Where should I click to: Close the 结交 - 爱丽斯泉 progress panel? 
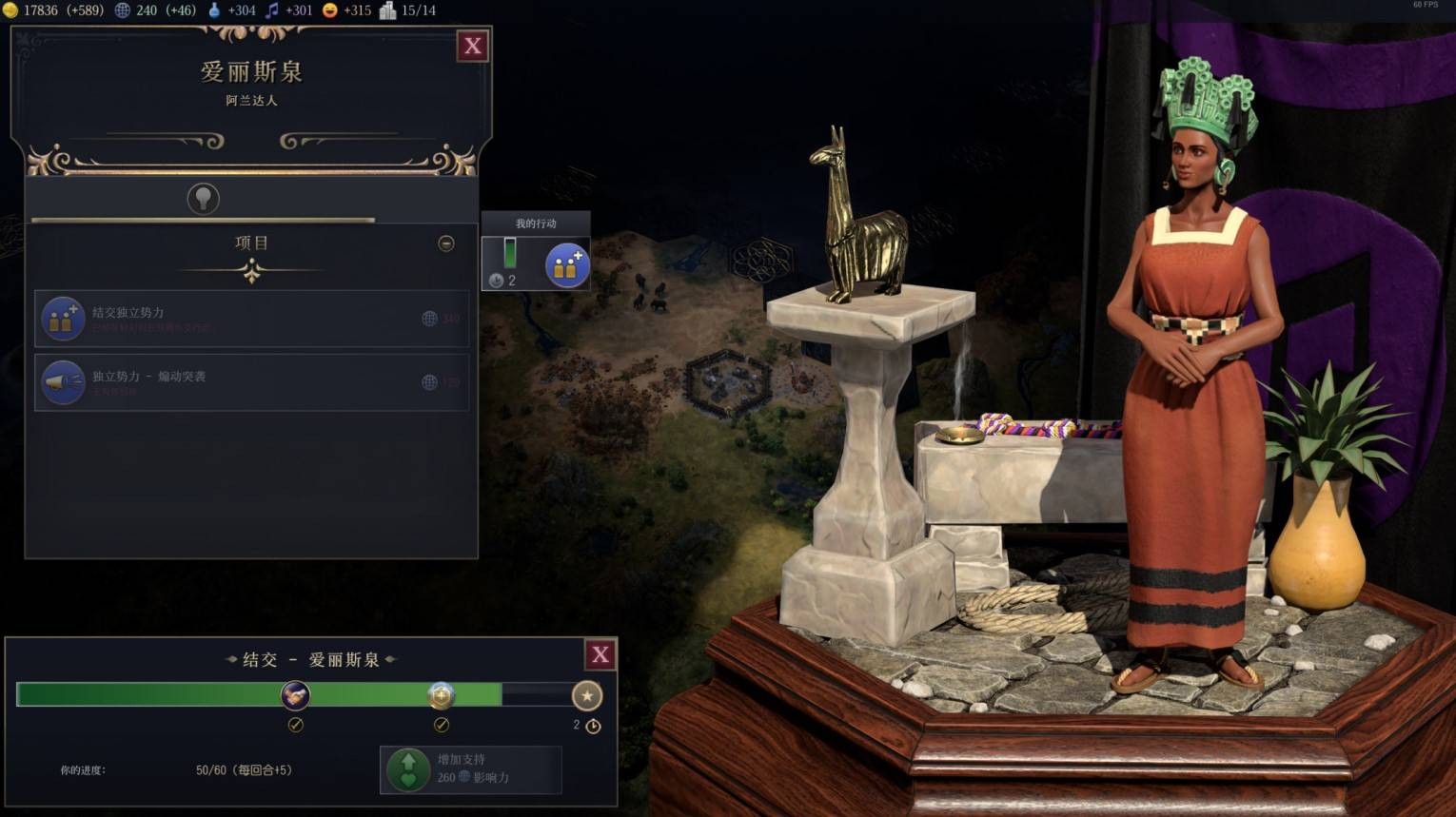[600, 654]
